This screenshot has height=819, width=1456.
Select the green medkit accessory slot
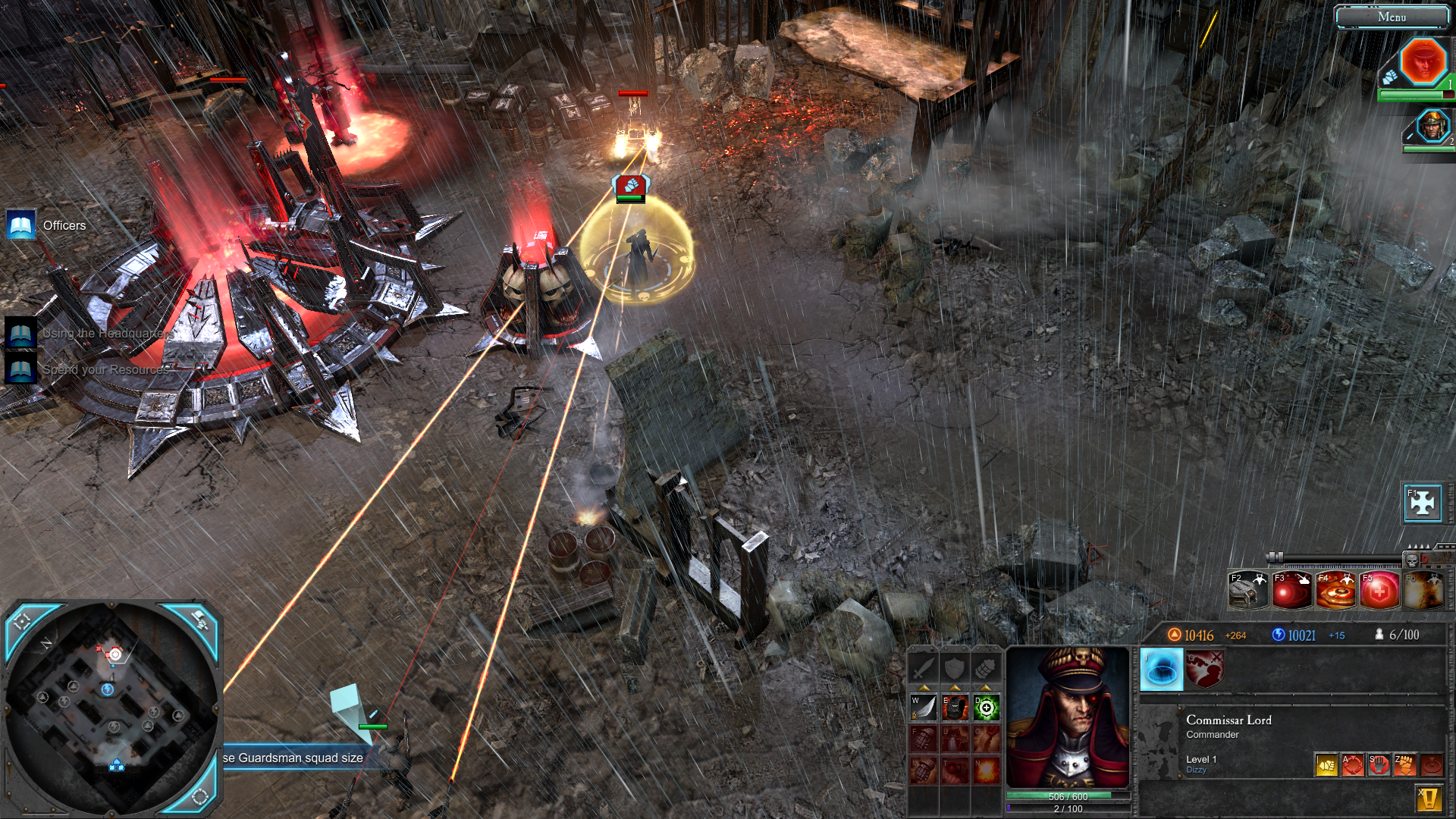coord(986,708)
